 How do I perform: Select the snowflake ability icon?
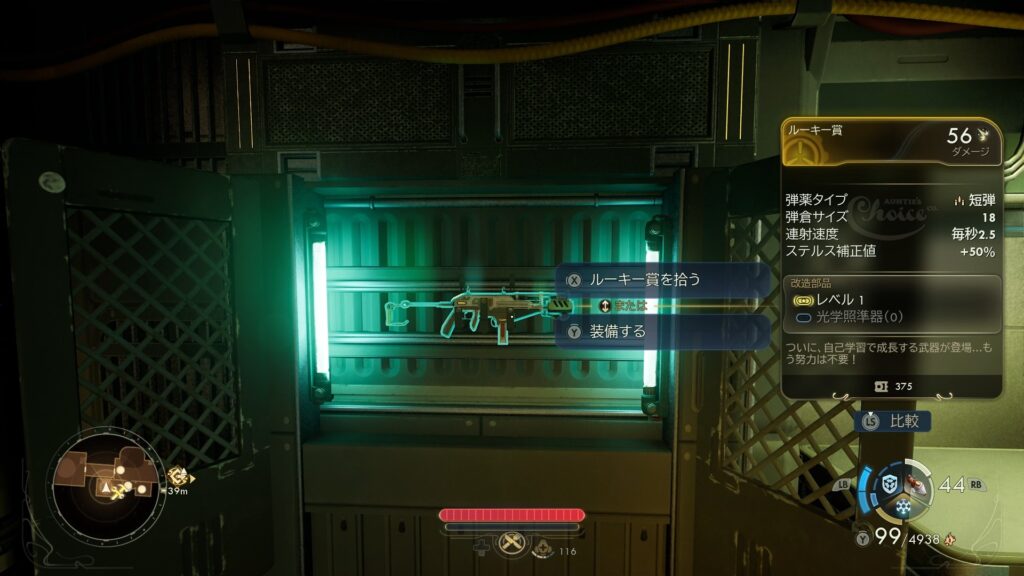[x=905, y=507]
